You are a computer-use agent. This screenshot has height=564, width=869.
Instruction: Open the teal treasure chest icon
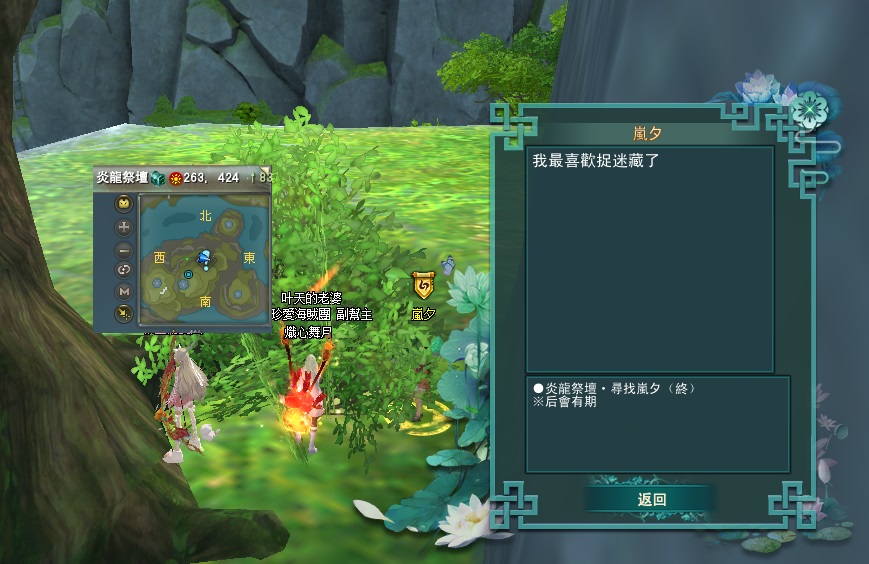[158, 177]
